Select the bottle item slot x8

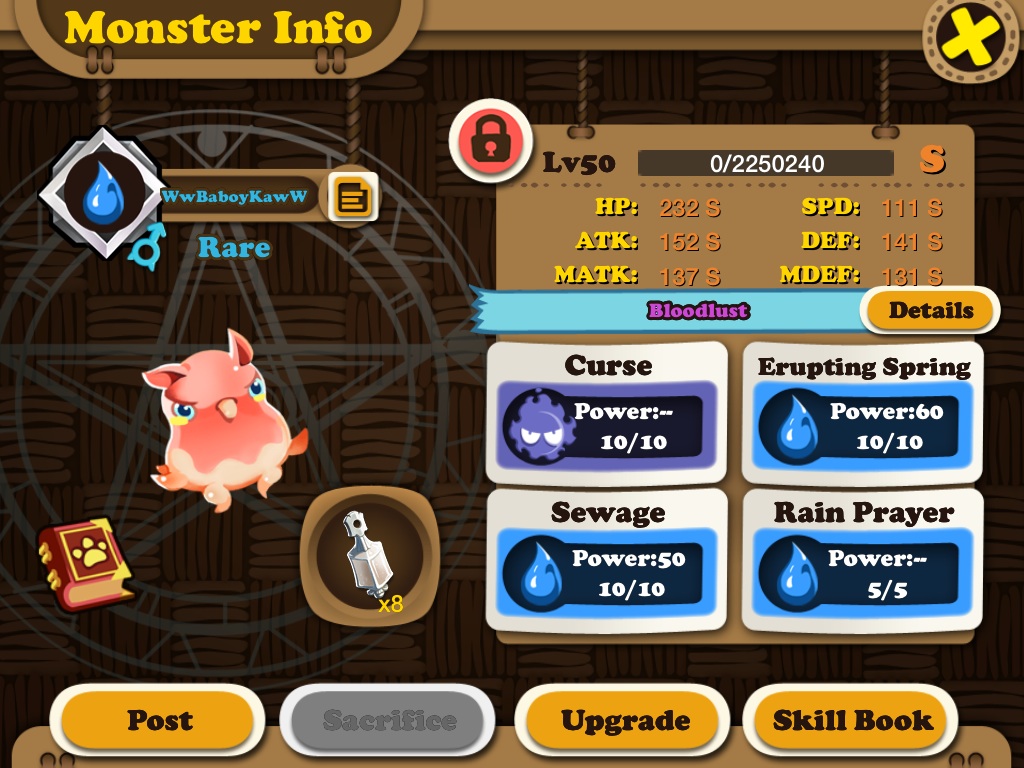tap(369, 557)
